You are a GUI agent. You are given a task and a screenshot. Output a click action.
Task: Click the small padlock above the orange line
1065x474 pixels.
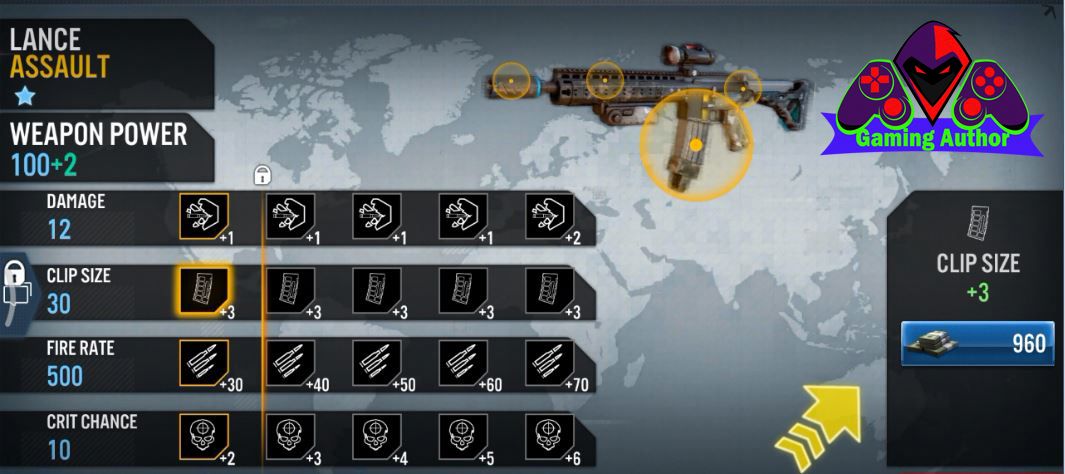(261, 176)
